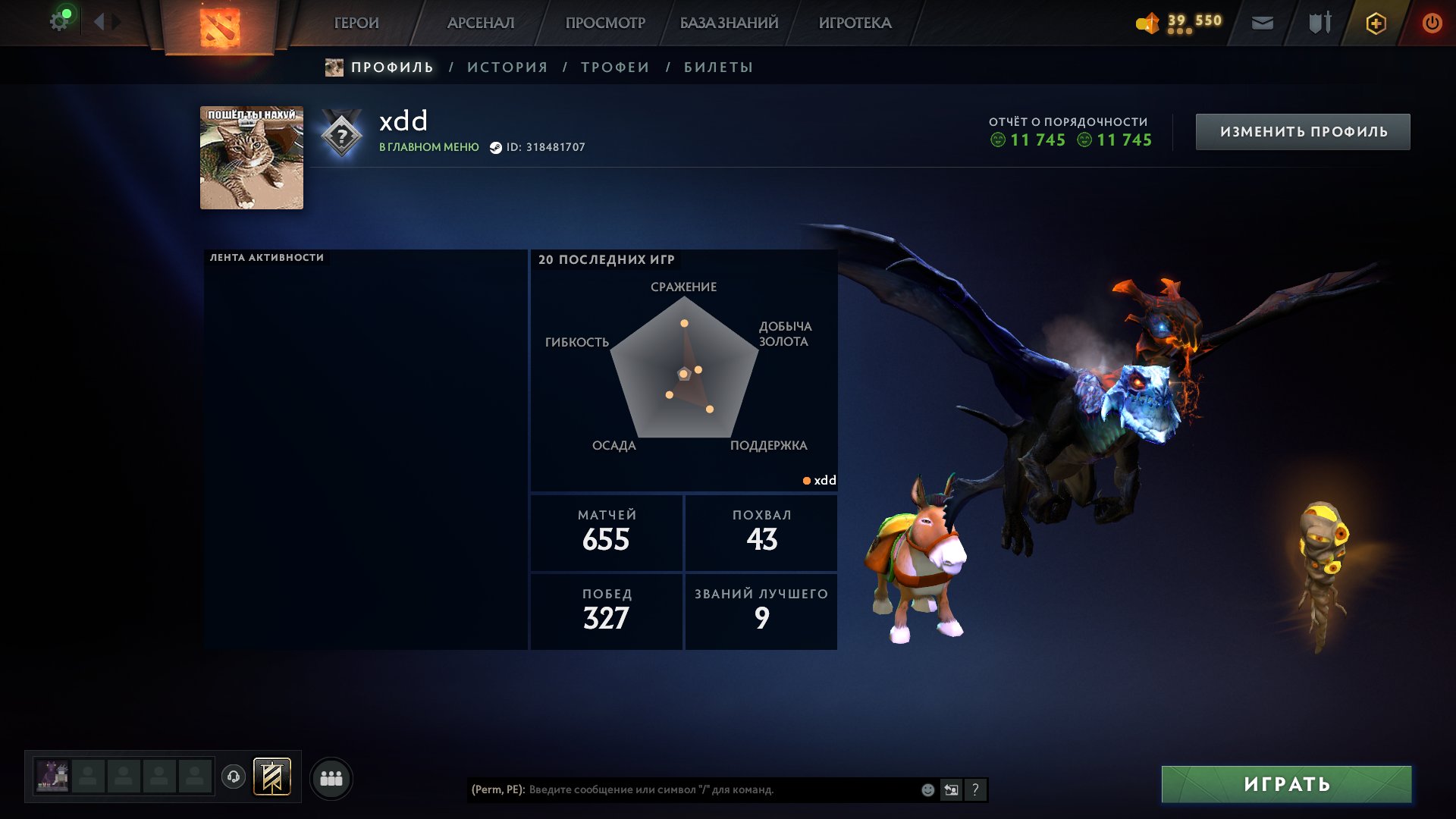
Task: Toggle voice chat with the headset icon
Action: 235,777
